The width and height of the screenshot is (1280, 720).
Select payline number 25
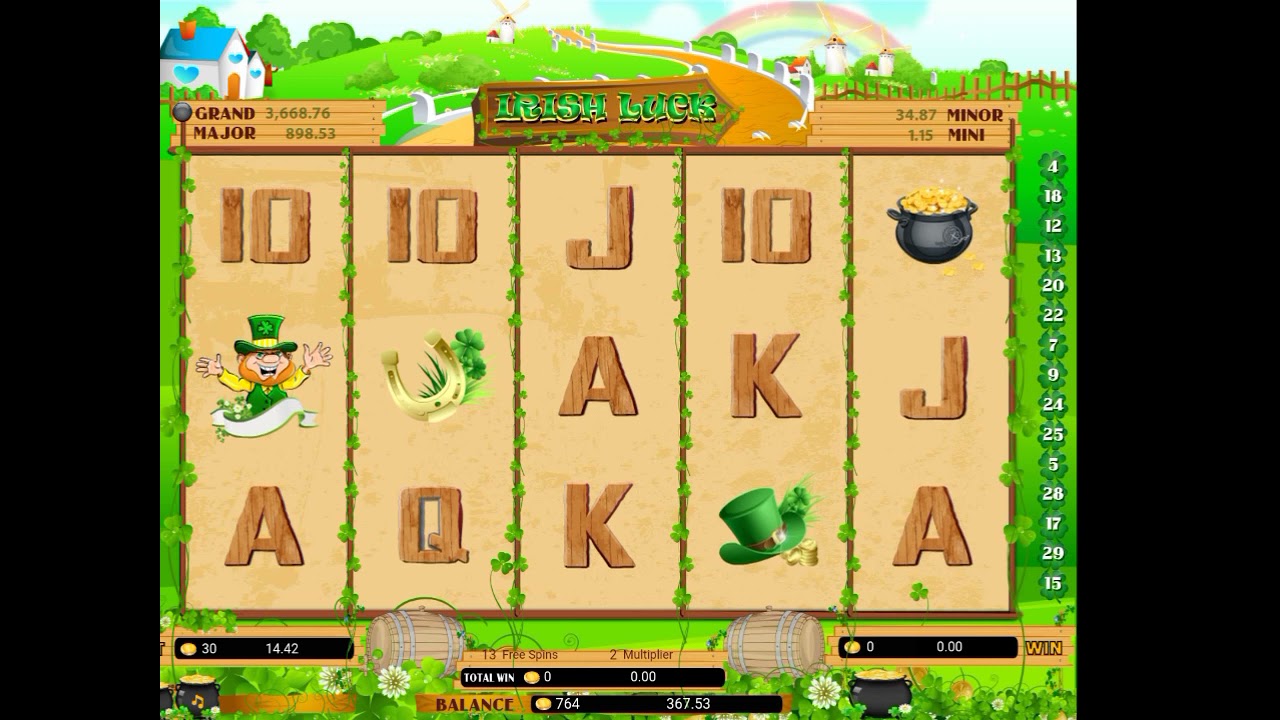pos(1052,434)
